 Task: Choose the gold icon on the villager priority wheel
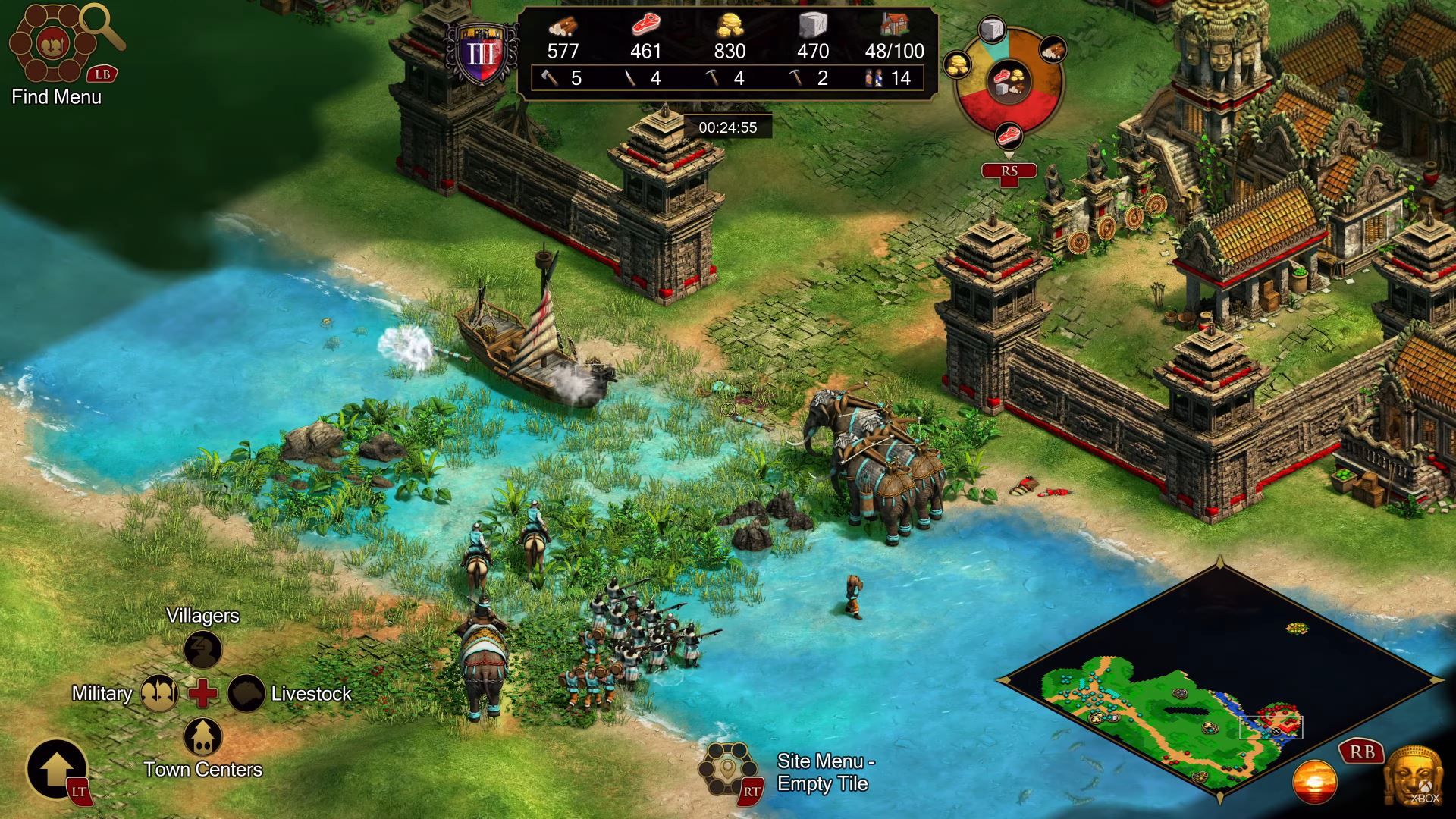click(x=958, y=64)
